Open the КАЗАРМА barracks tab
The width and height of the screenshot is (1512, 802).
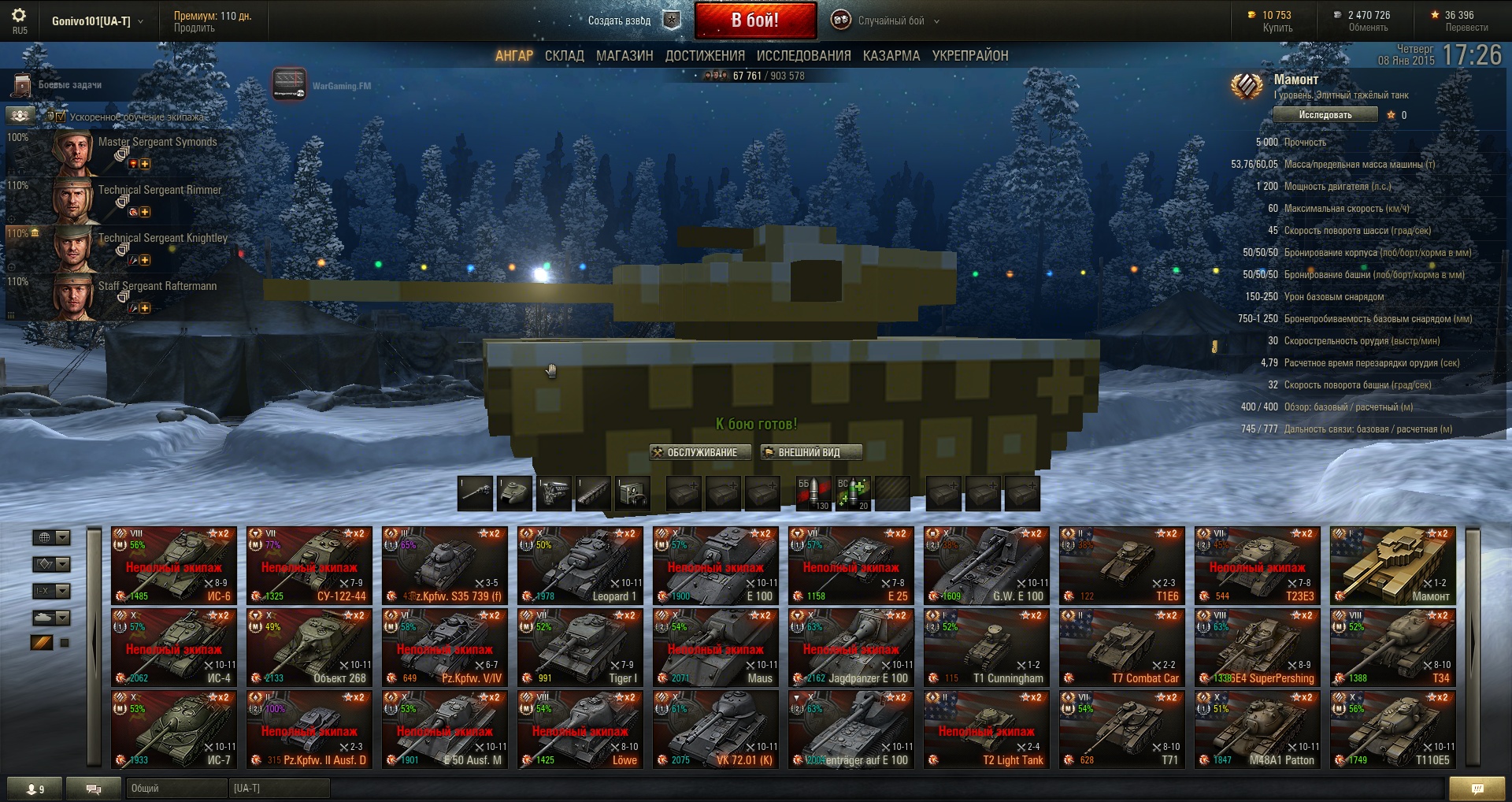[x=891, y=56]
